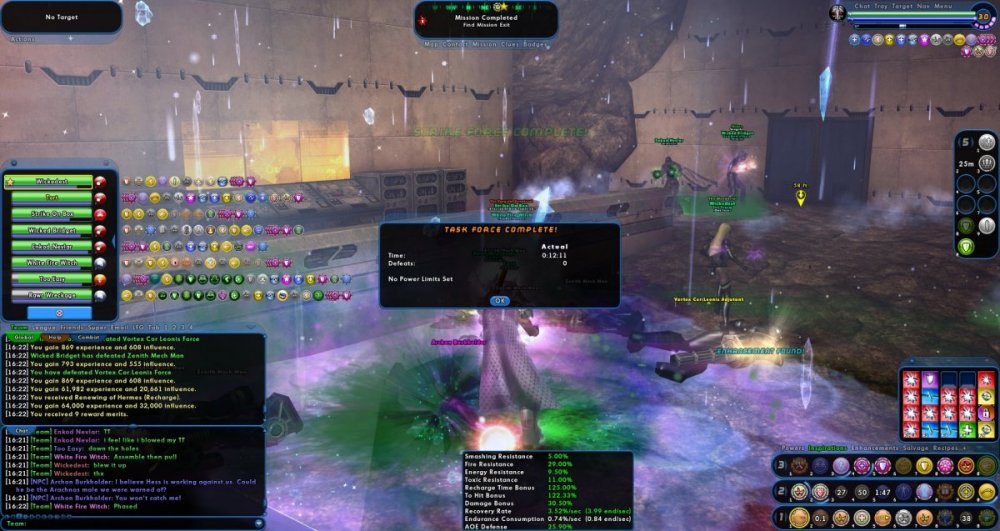Image resolution: width=1000 pixels, height=531 pixels.
Task: Click OK on the Task Force Complete dialog
Action: pyautogui.click(x=499, y=300)
